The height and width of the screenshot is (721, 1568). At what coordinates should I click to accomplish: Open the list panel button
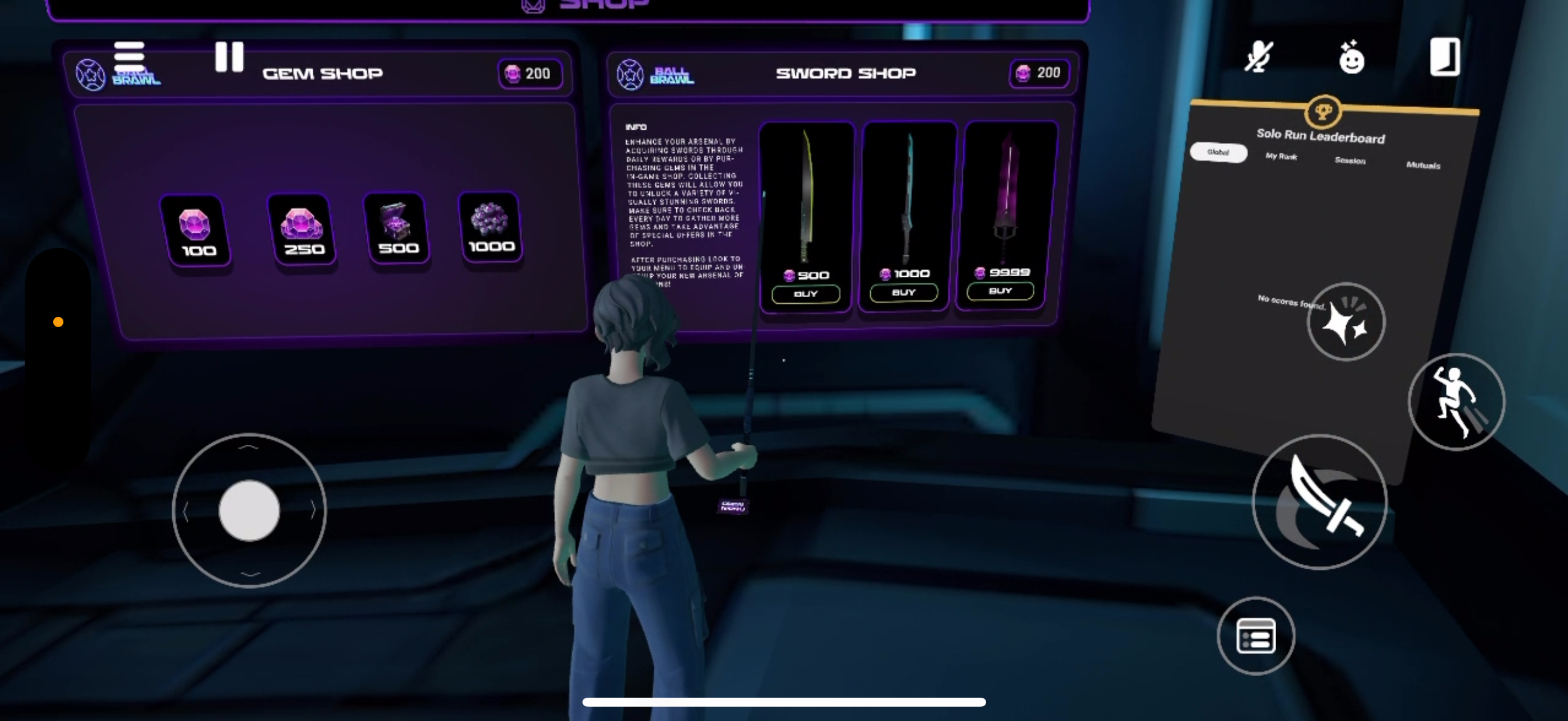point(1256,636)
